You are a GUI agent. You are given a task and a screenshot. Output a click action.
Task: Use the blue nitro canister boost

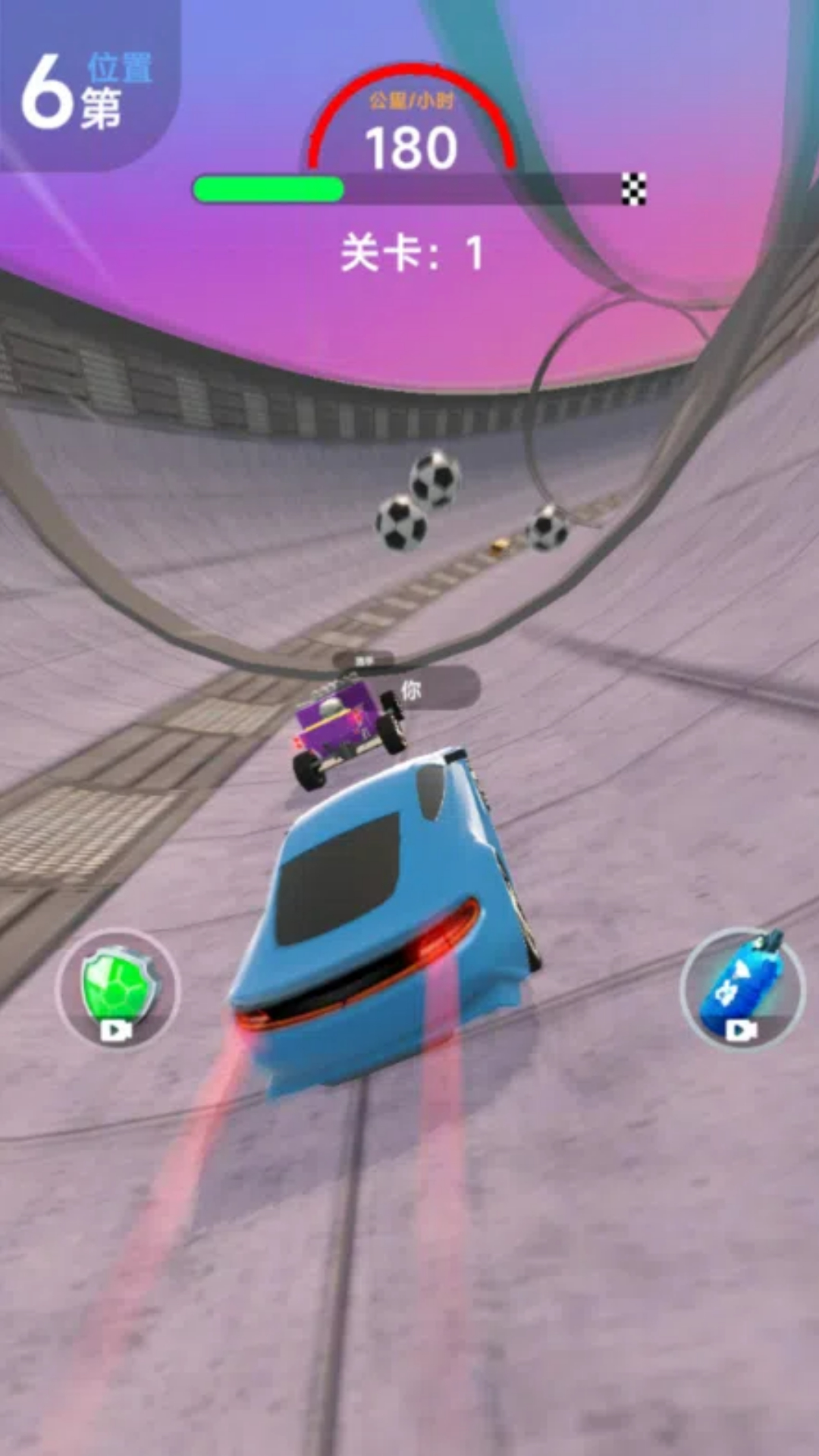coord(741,989)
